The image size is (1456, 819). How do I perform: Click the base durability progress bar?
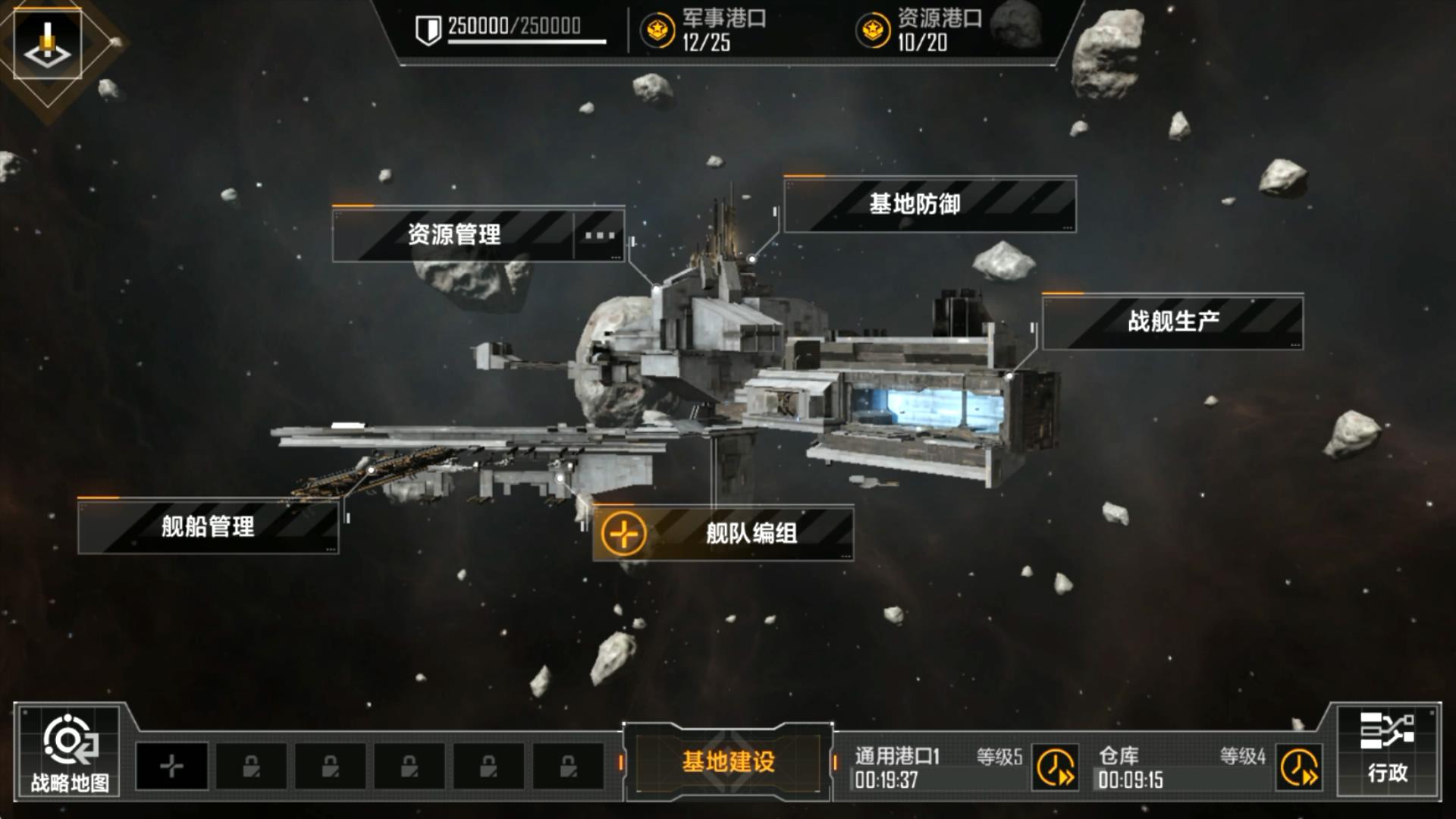529,43
